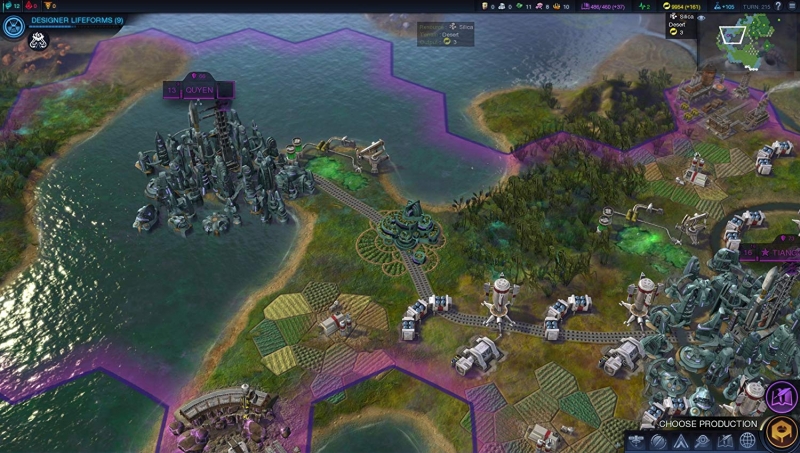Screen dimensions: 800x453
Task: Open the triangular affinity toolbar button
Action: pyautogui.click(x=682, y=441)
